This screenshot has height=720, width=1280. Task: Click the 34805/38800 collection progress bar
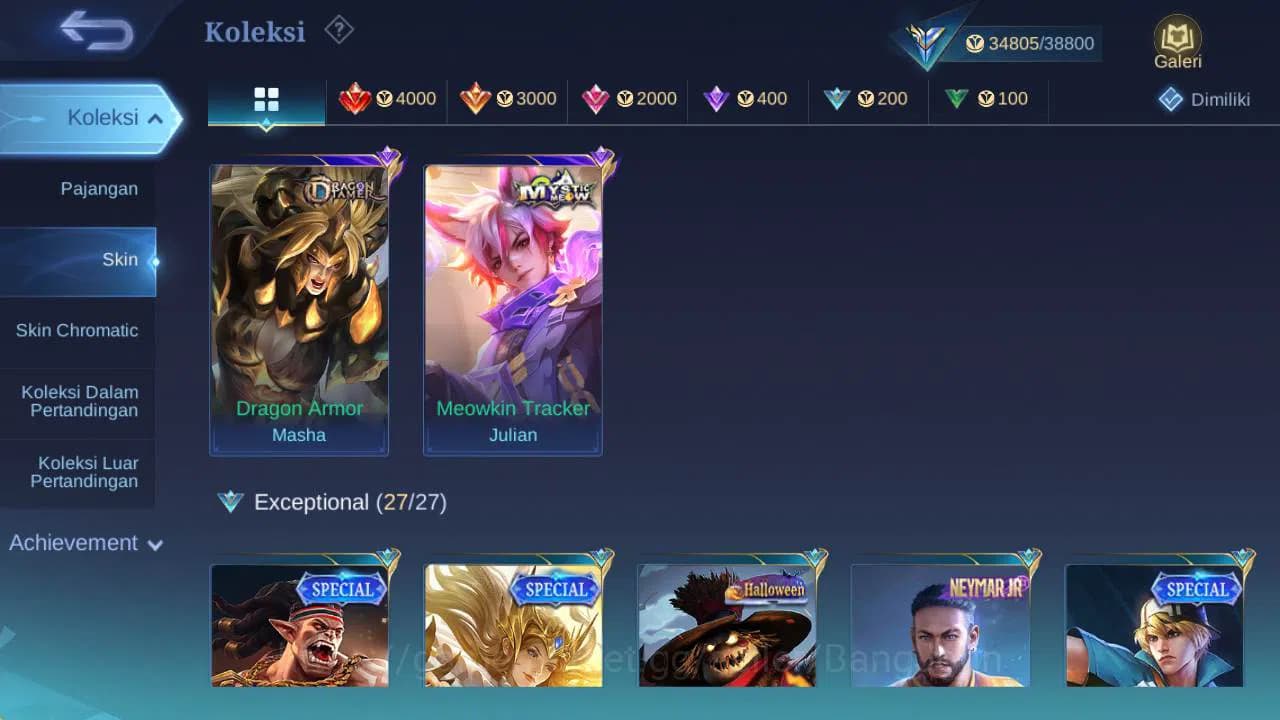click(x=1020, y=43)
